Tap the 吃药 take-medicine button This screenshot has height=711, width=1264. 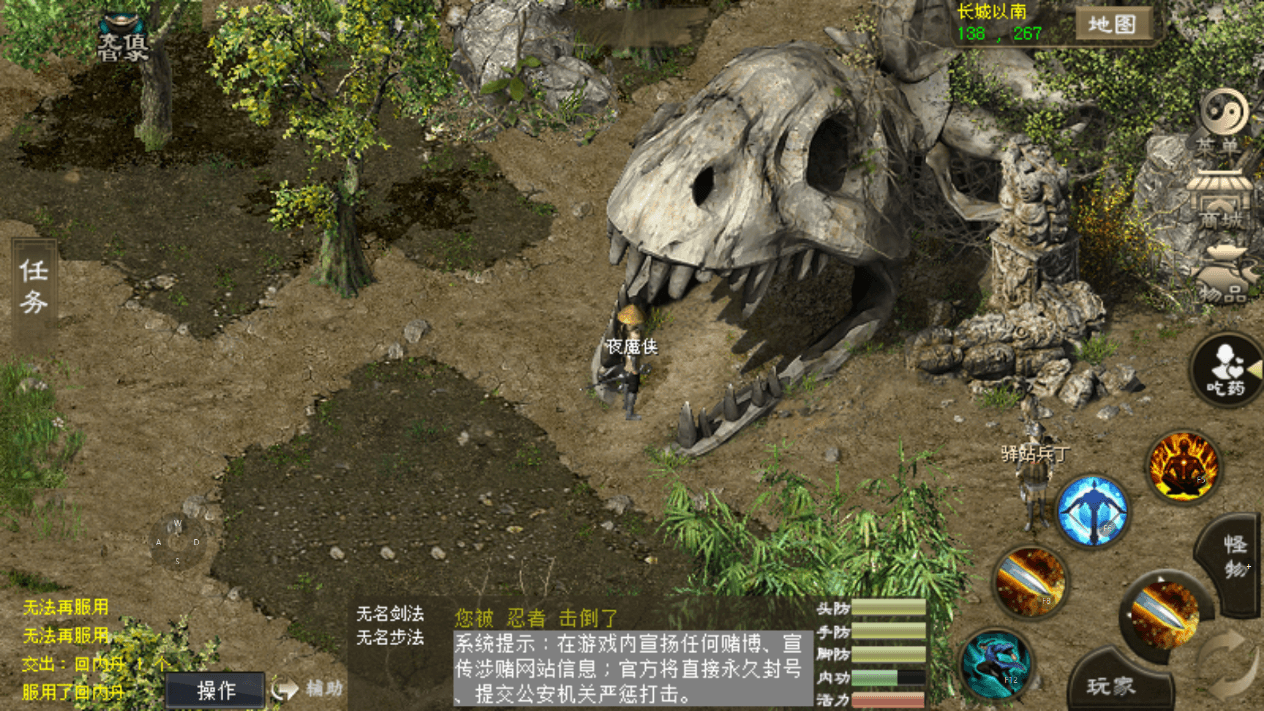tap(1226, 369)
